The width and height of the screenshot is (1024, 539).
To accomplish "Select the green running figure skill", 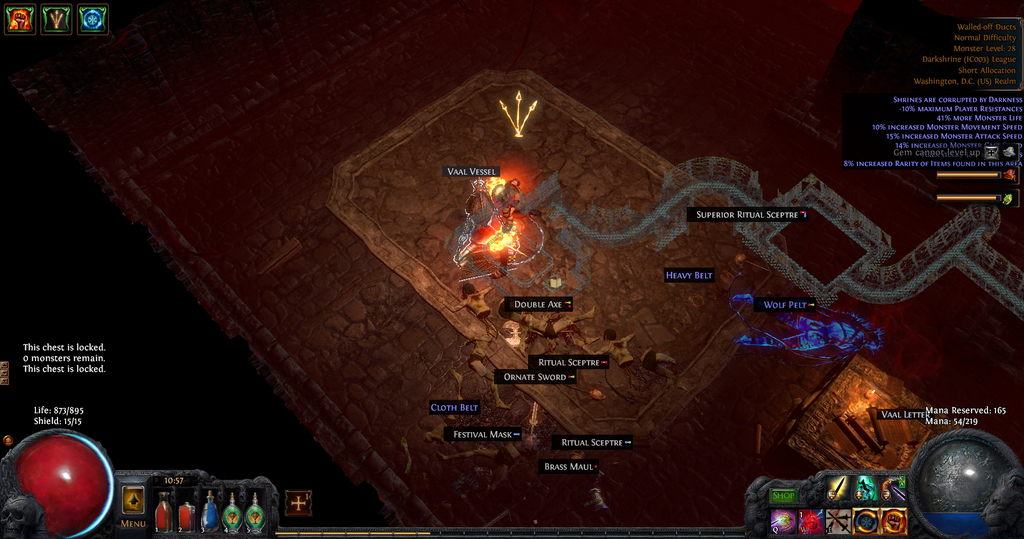I will tap(864, 490).
